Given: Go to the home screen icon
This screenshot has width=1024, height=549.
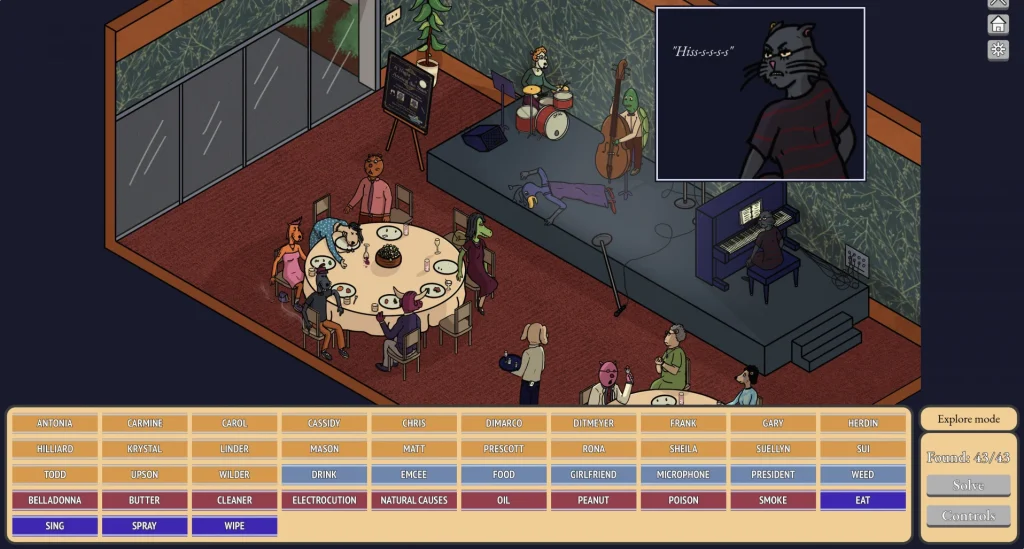Looking at the screenshot, I should pyautogui.click(x=998, y=25).
